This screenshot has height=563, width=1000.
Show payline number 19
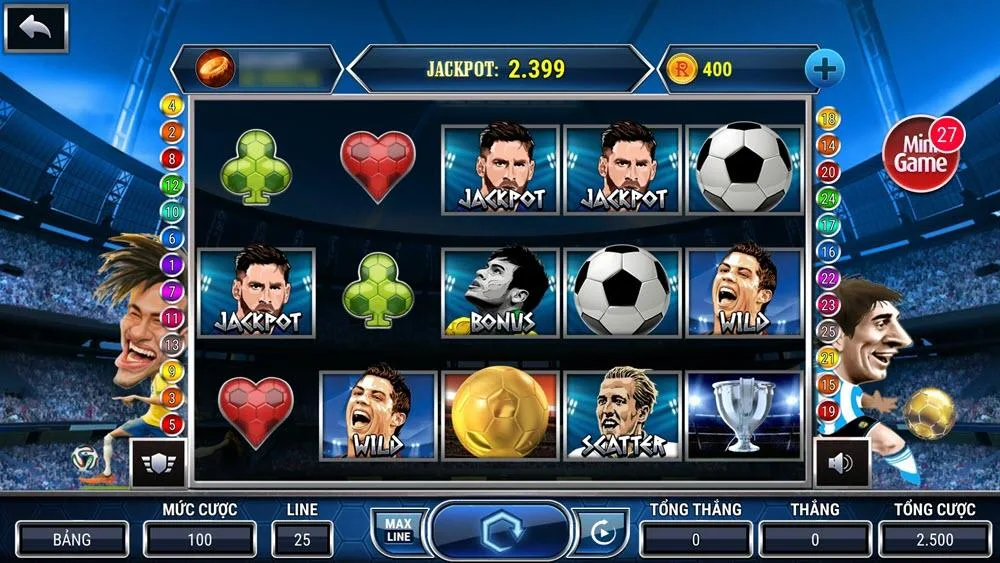click(x=828, y=411)
